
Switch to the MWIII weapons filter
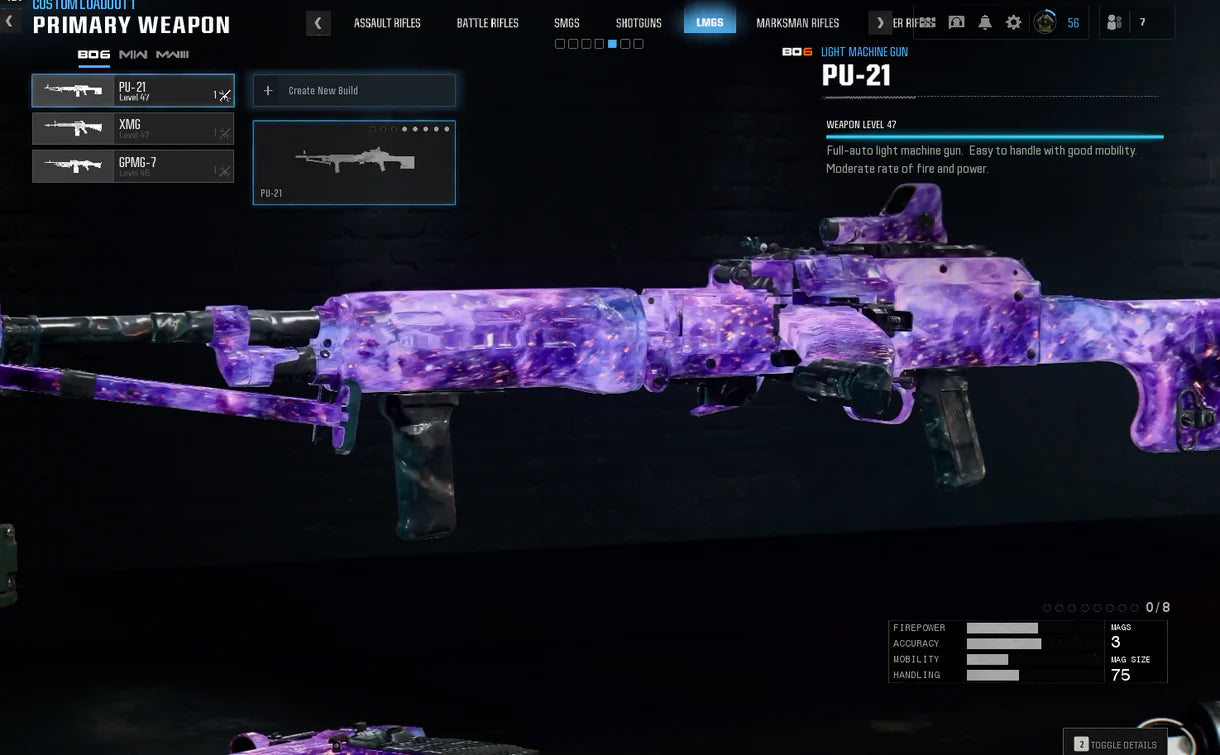172,54
